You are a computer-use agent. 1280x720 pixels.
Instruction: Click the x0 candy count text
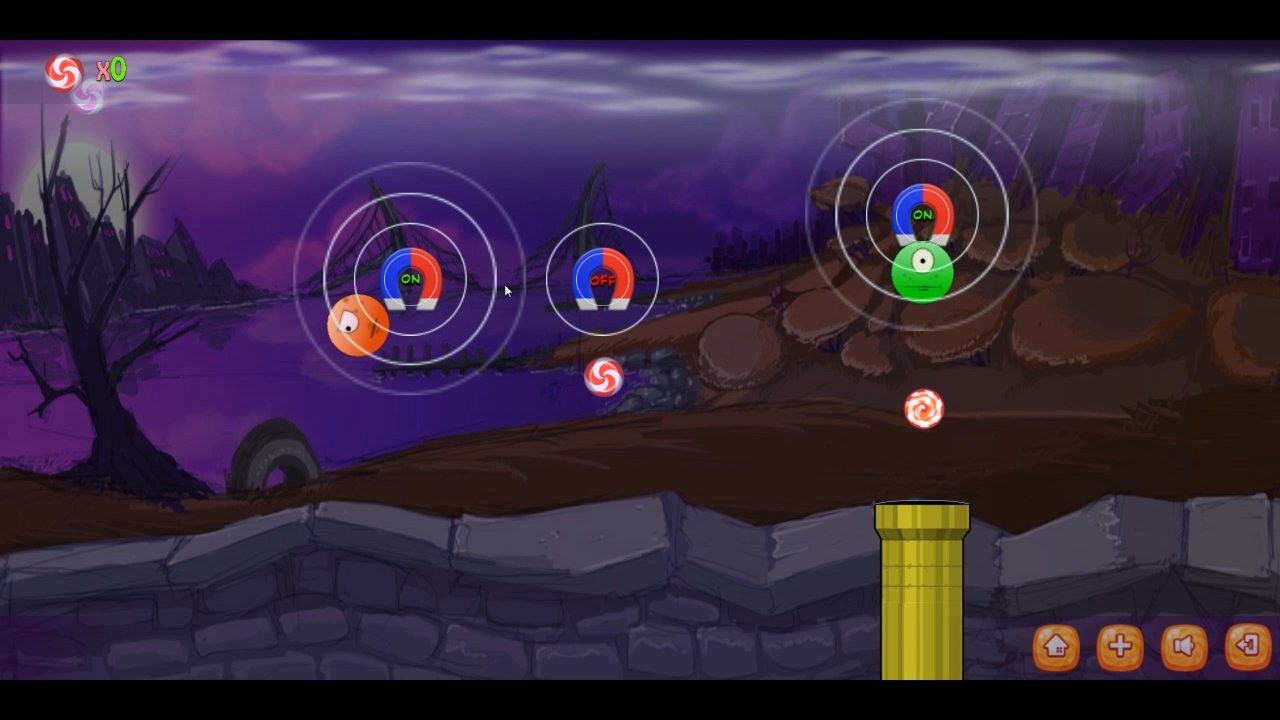(x=113, y=69)
